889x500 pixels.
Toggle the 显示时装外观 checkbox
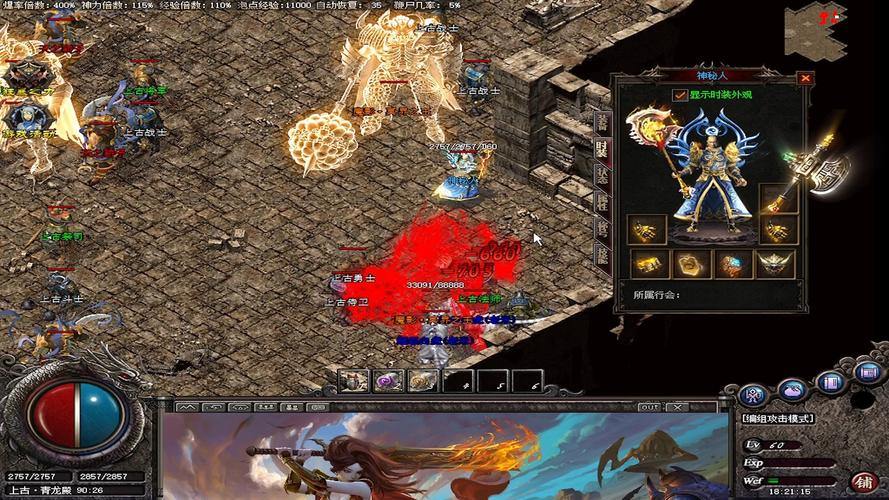point(680,95)
